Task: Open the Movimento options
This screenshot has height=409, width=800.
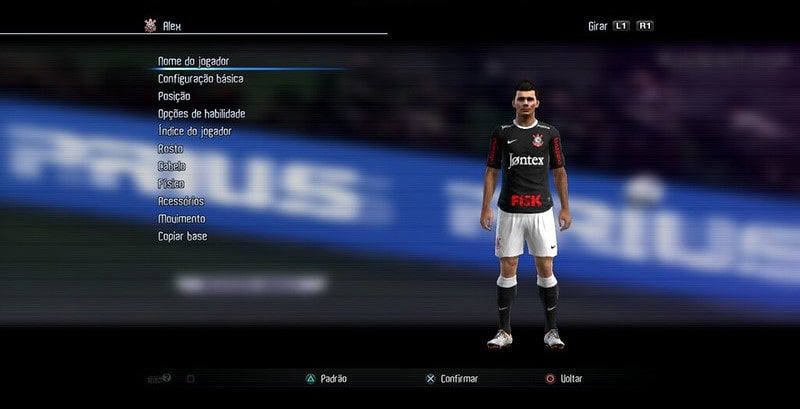Action: pos(181,218)
